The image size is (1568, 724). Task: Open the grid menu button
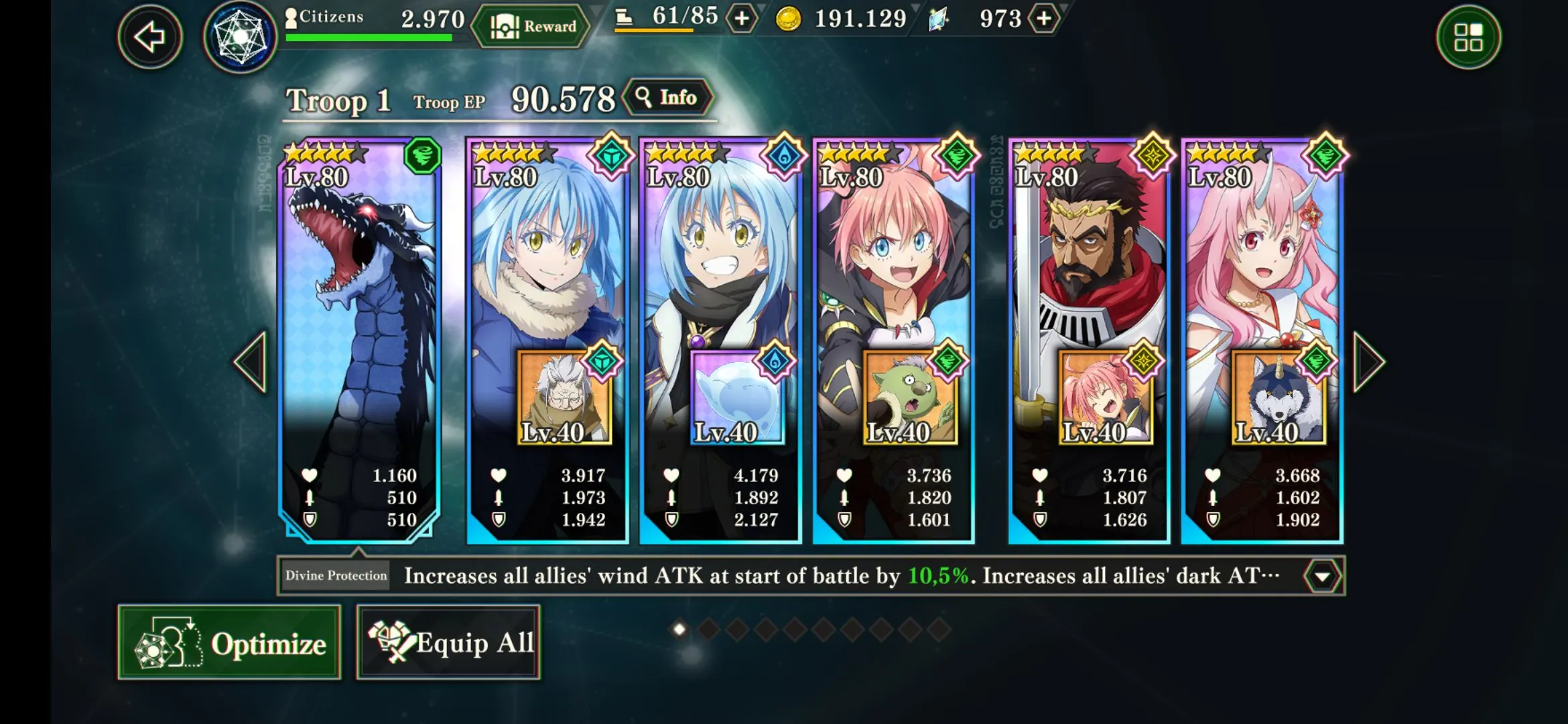coord(1468,38)
